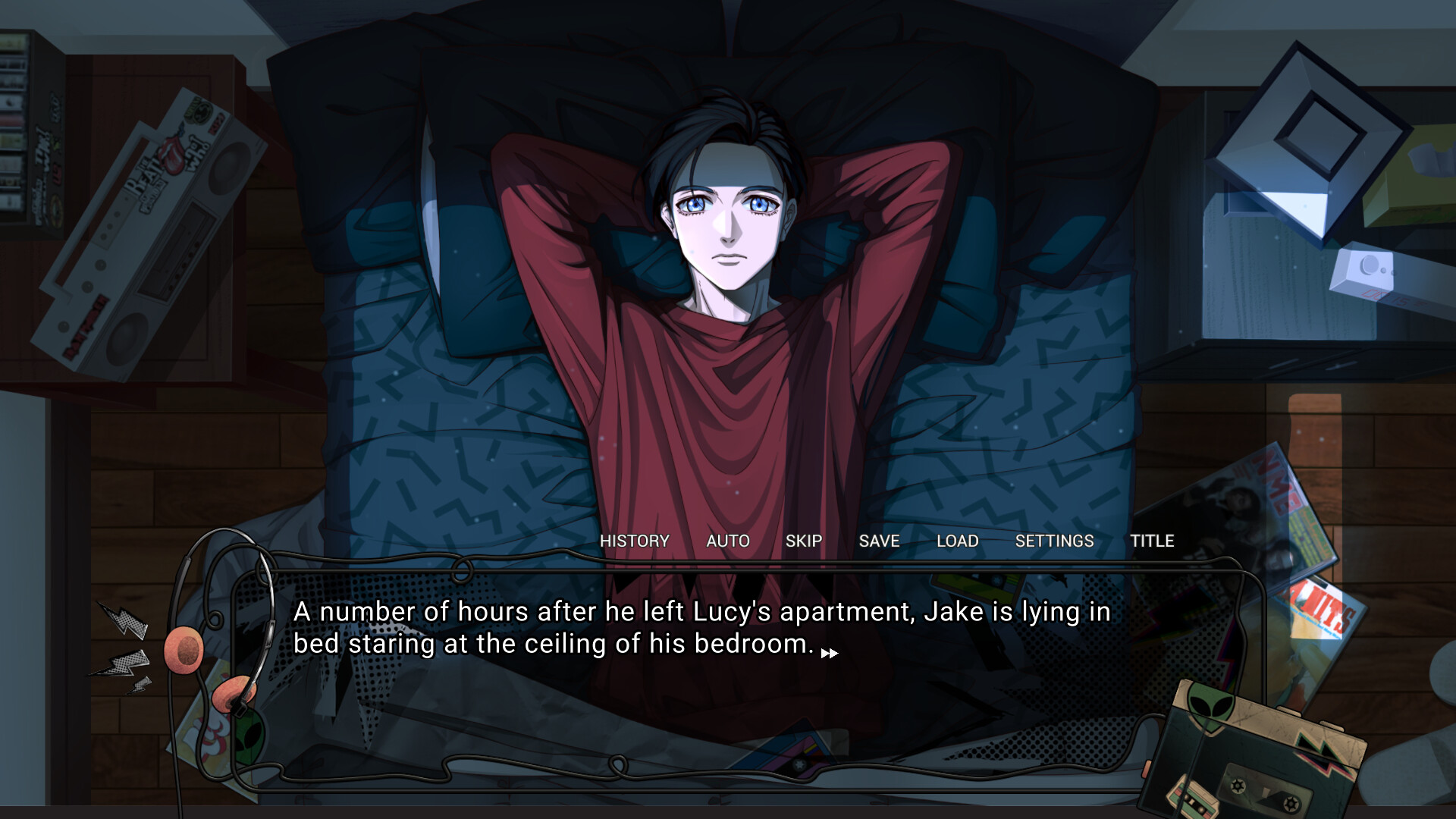This screenshot has height=819, width=1456.
Task: Save the current game progress
Action: [878, 541]
